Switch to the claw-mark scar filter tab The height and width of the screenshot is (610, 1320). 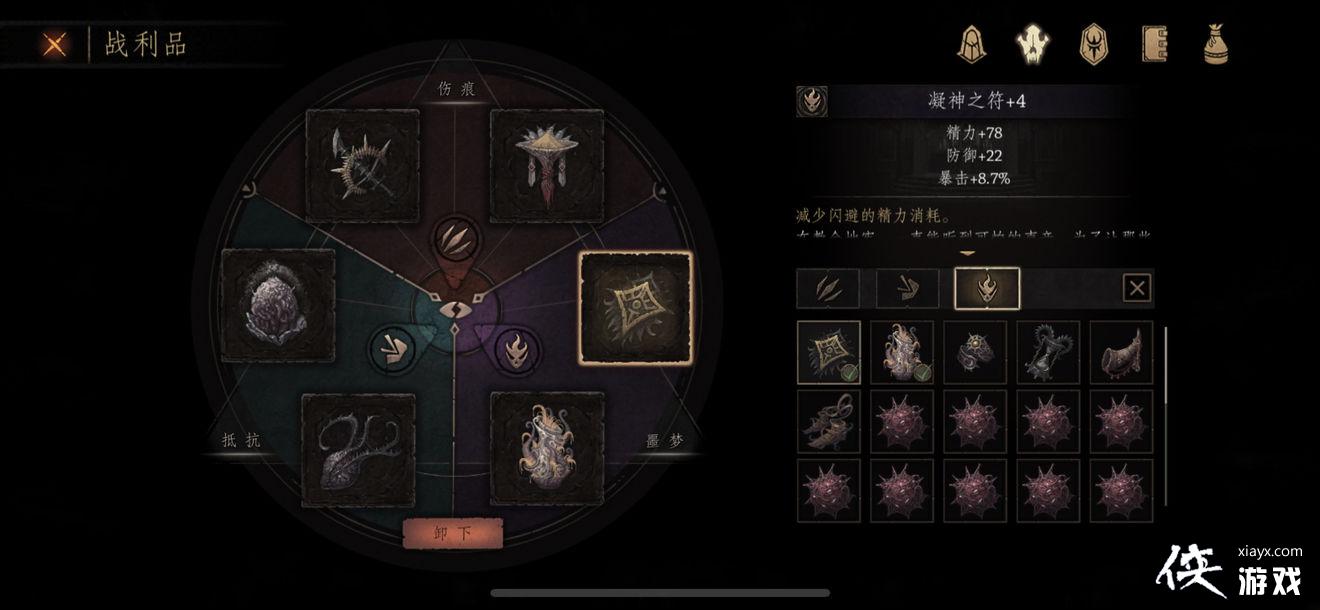click(829, 289)
